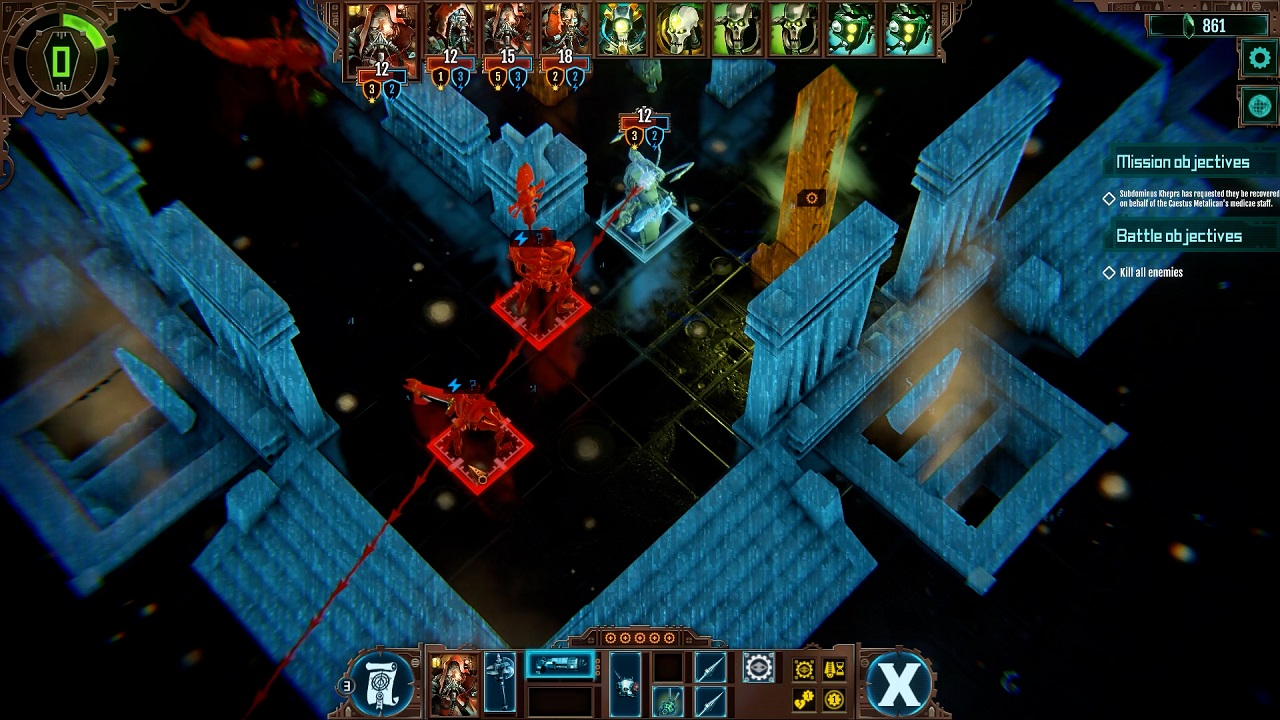The height and width of the screenshot is (720, 1280).
Task: Open the scroll canticles button
Action: click(382, 684)
